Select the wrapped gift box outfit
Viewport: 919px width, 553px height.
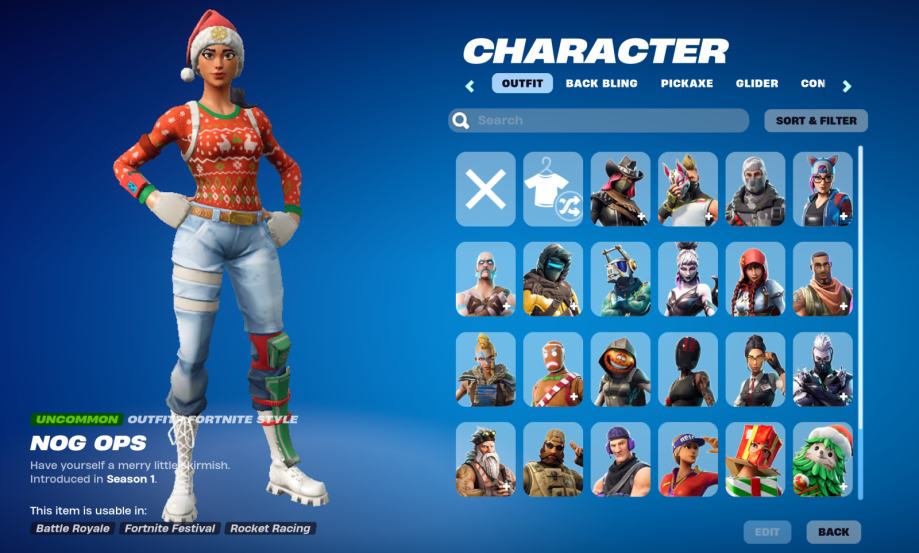click(x=755, y=459)
